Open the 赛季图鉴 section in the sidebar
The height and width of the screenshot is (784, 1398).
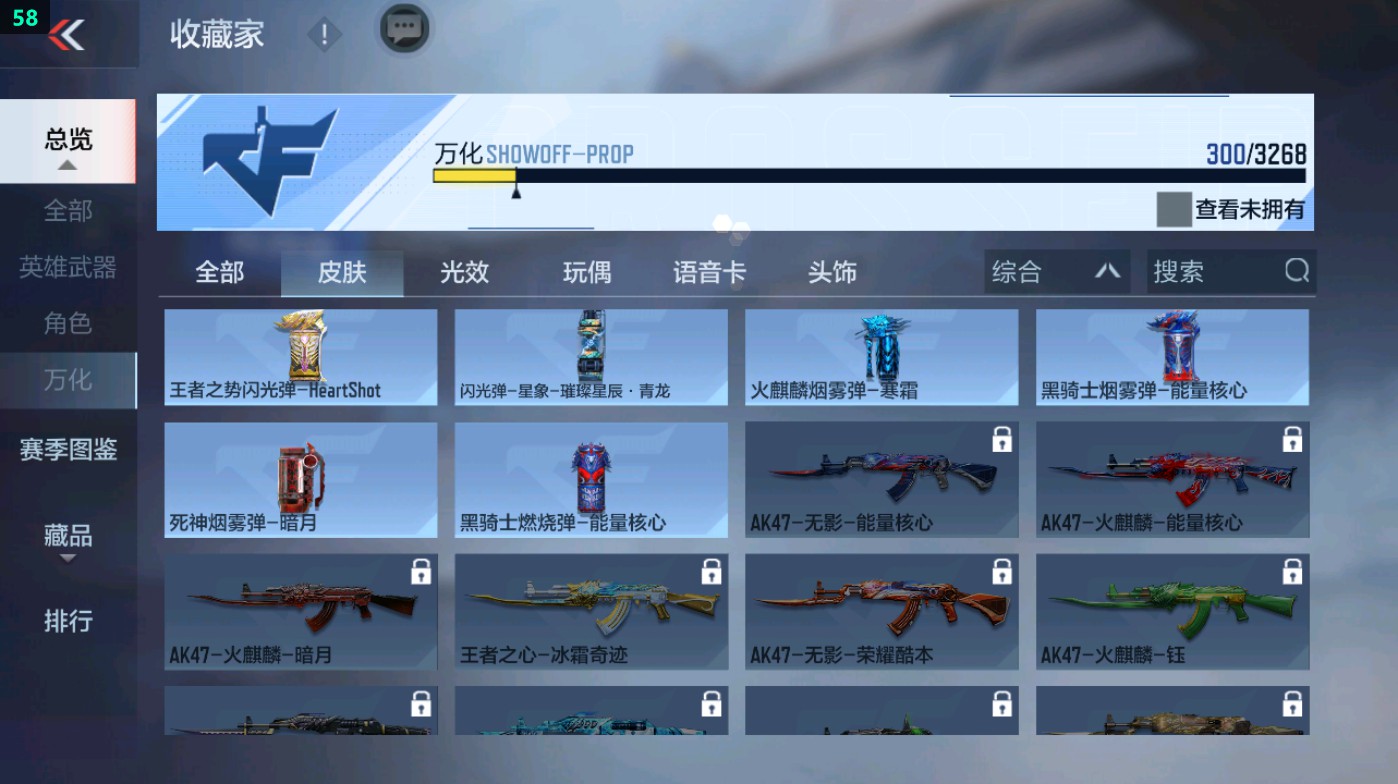(69, 451)
